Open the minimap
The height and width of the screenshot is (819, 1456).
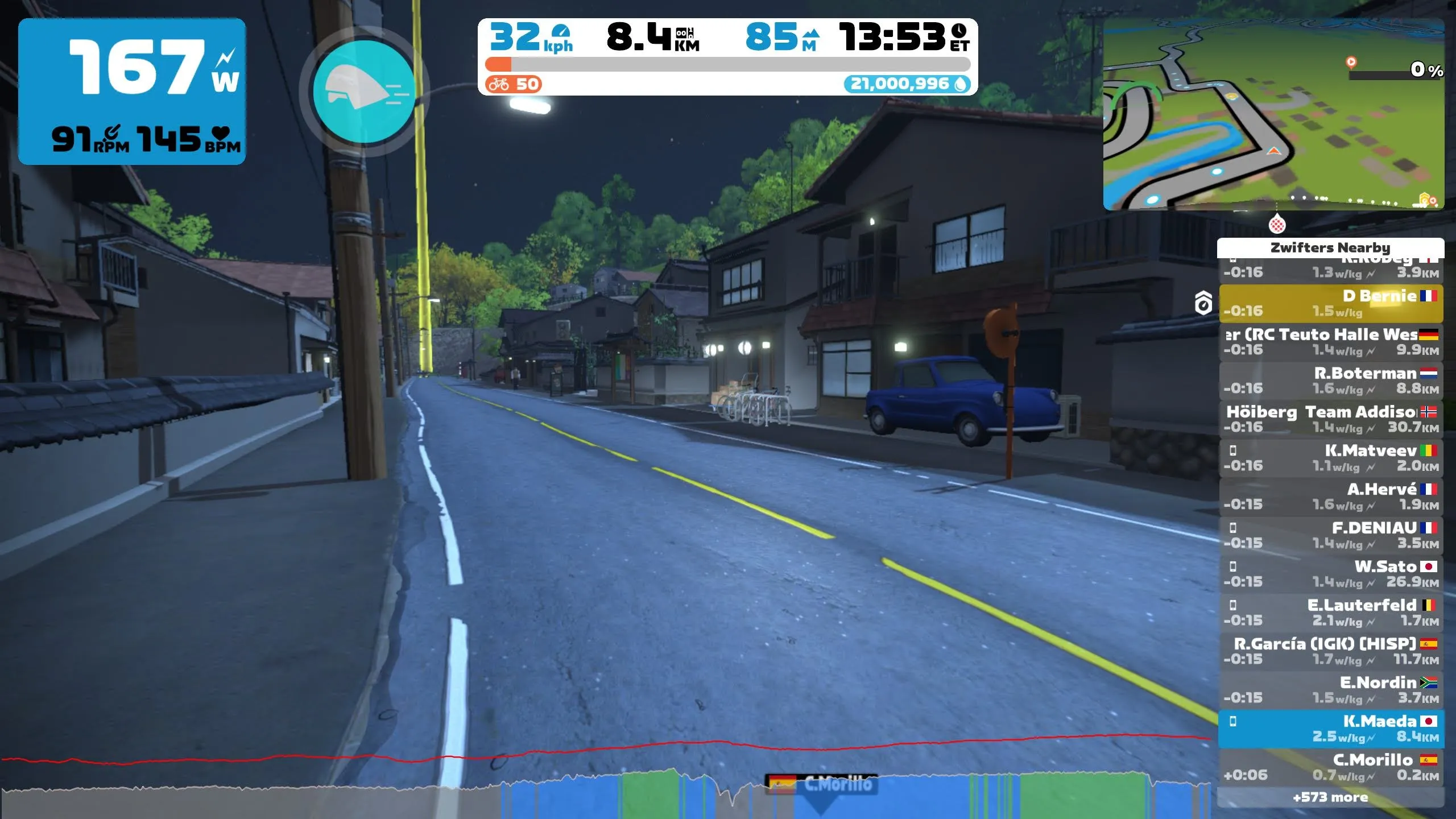point(1273,114)
